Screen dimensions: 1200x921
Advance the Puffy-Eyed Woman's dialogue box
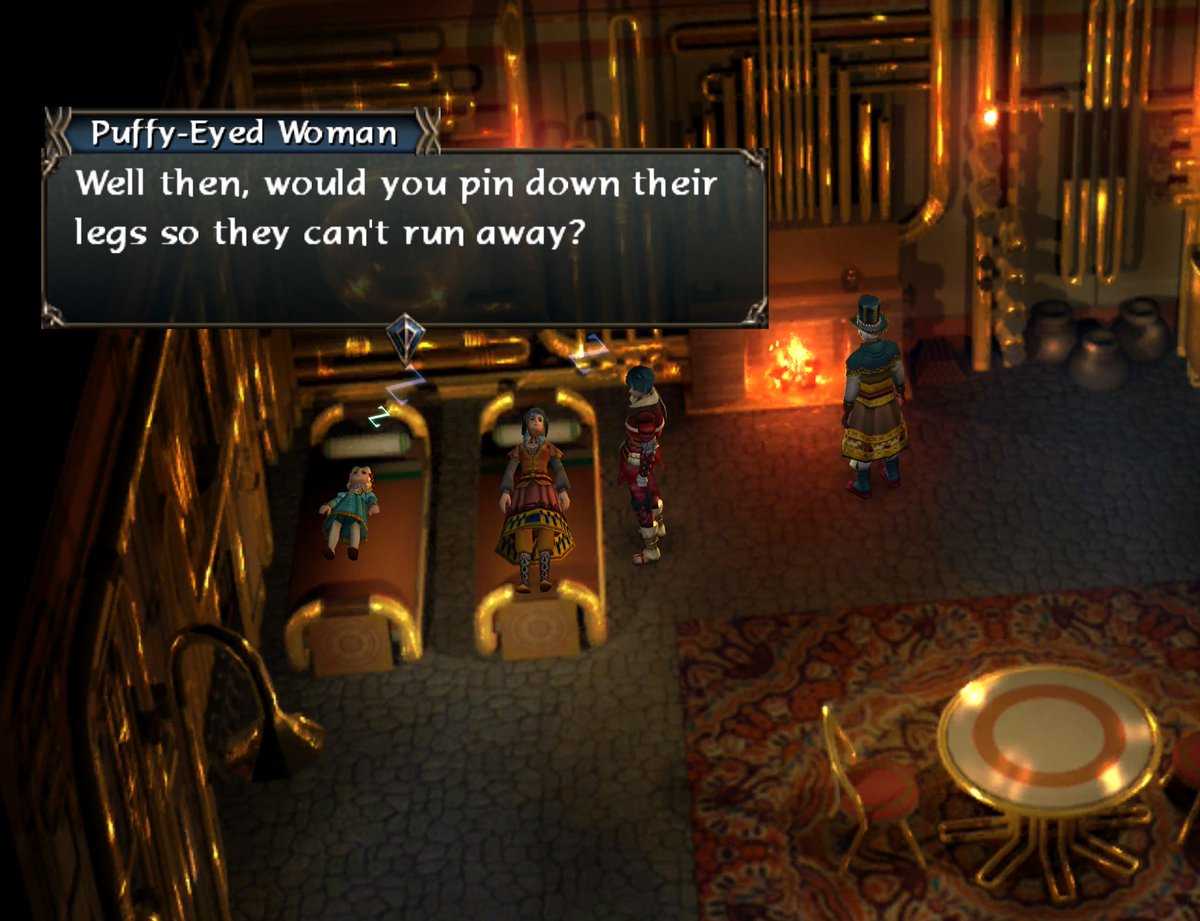404,237
